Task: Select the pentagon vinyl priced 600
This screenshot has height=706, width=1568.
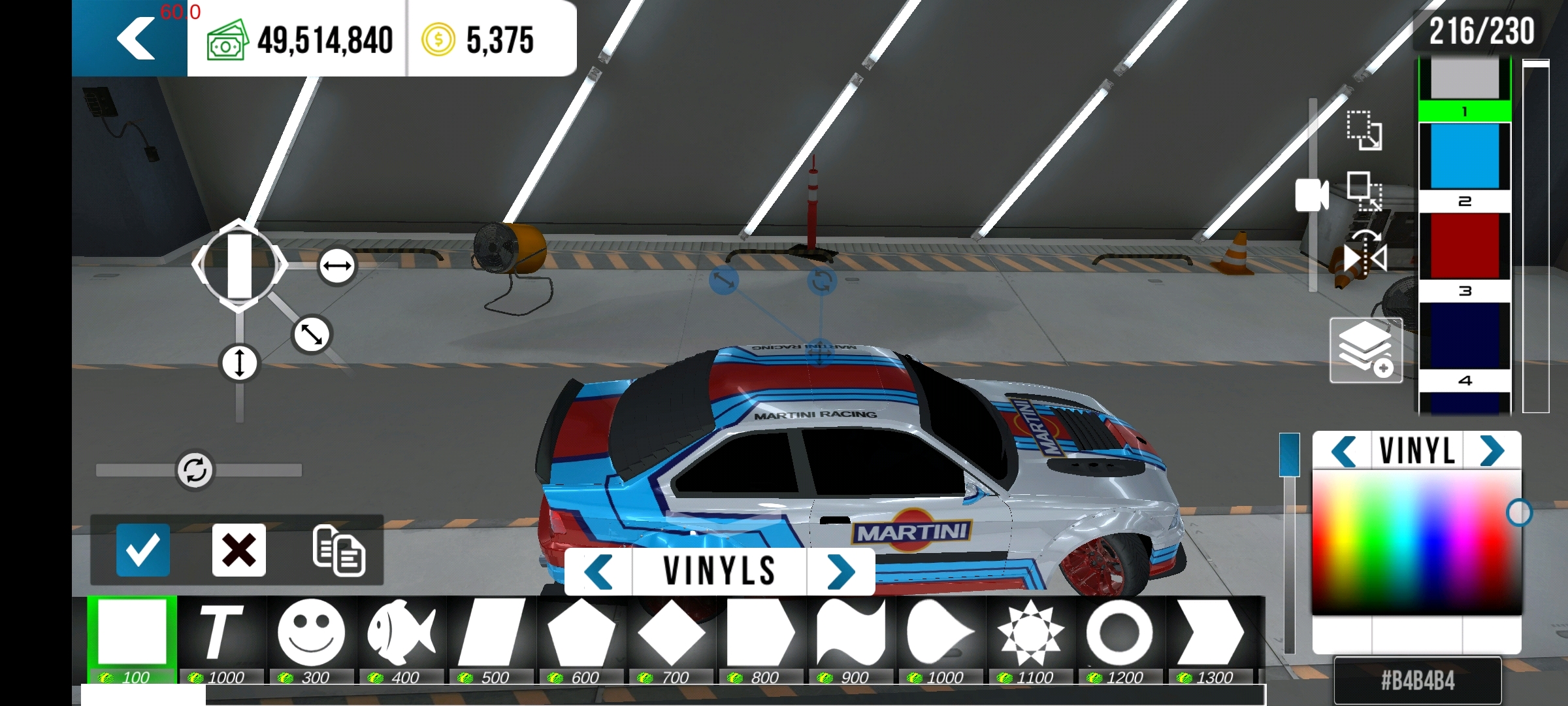Action: [x=581, y=633]
